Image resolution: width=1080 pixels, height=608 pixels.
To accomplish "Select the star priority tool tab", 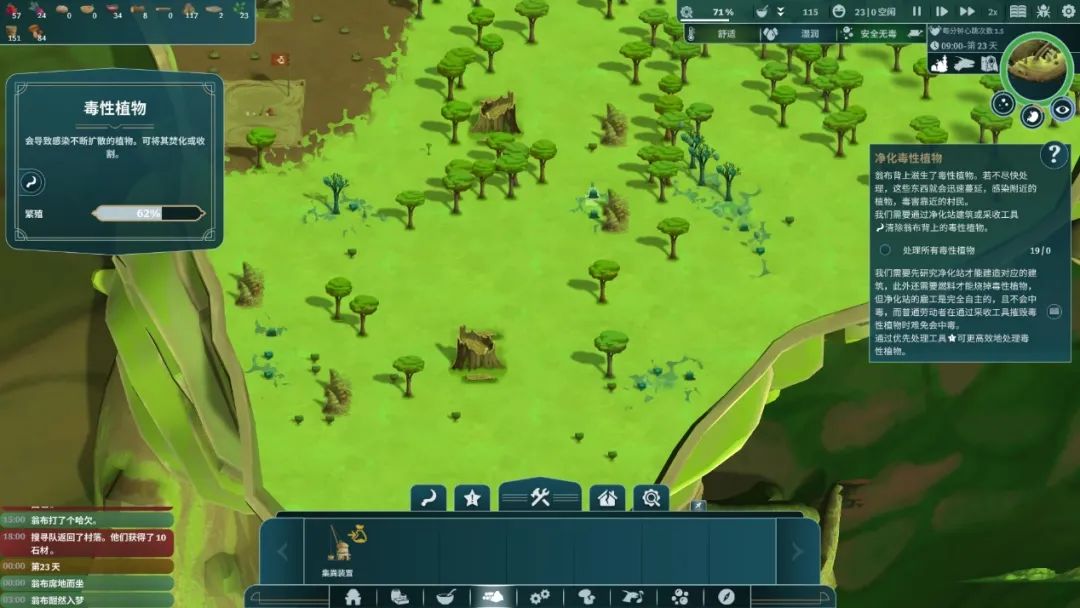I will point(472,497).
